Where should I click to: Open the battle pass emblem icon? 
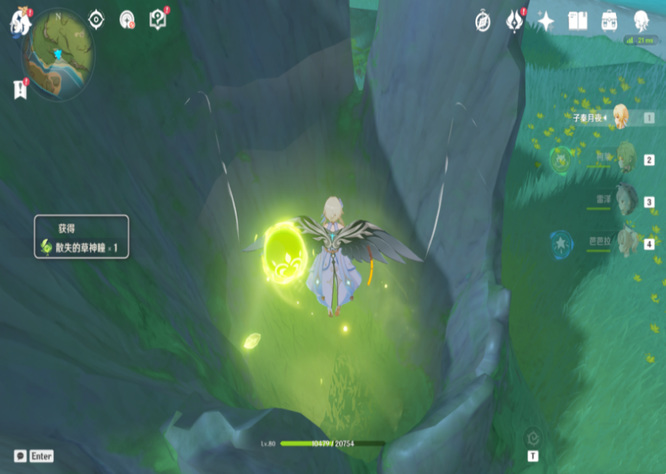514,20
